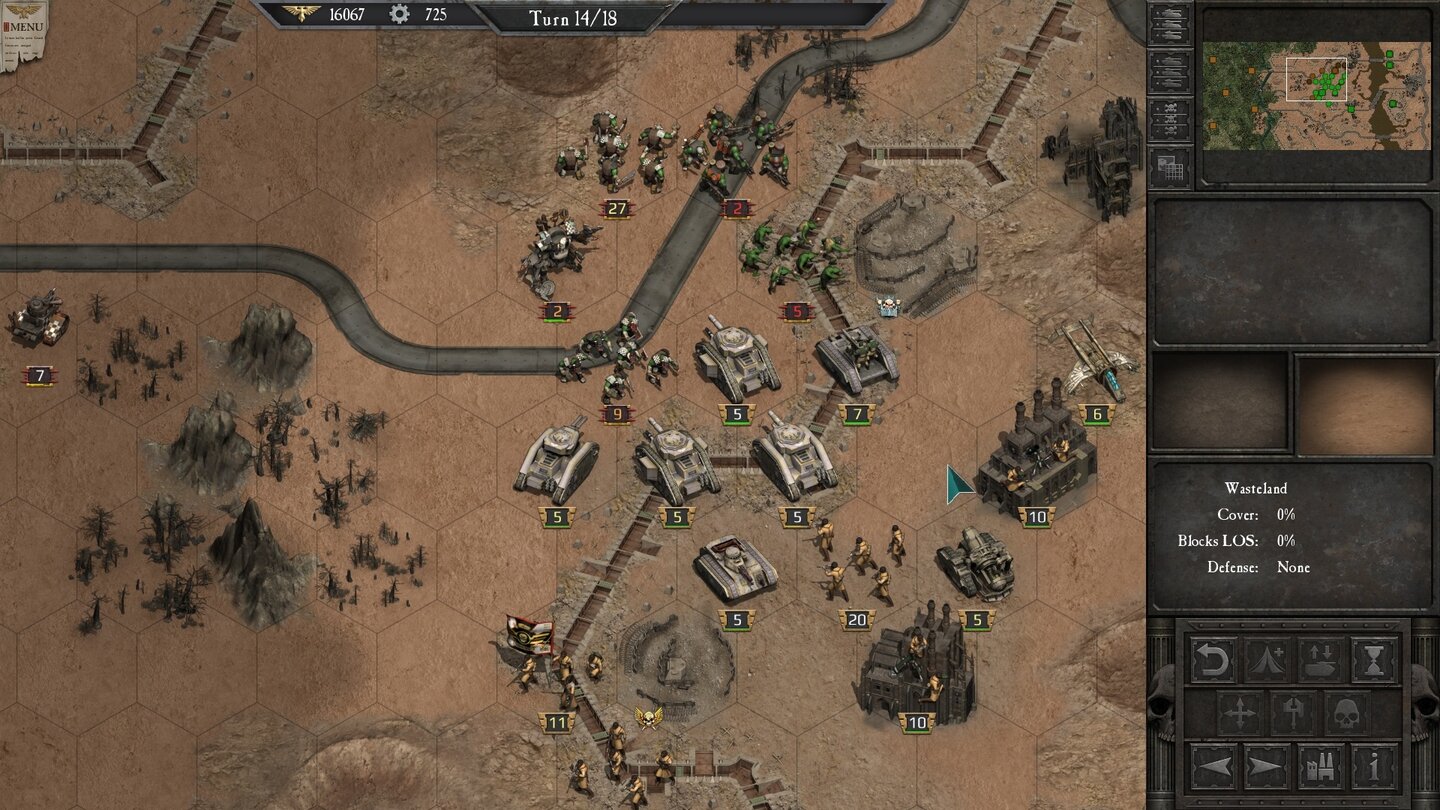Cycle to the next unit
This screenshot has width=1440, height=810.
coord(1267,767)
